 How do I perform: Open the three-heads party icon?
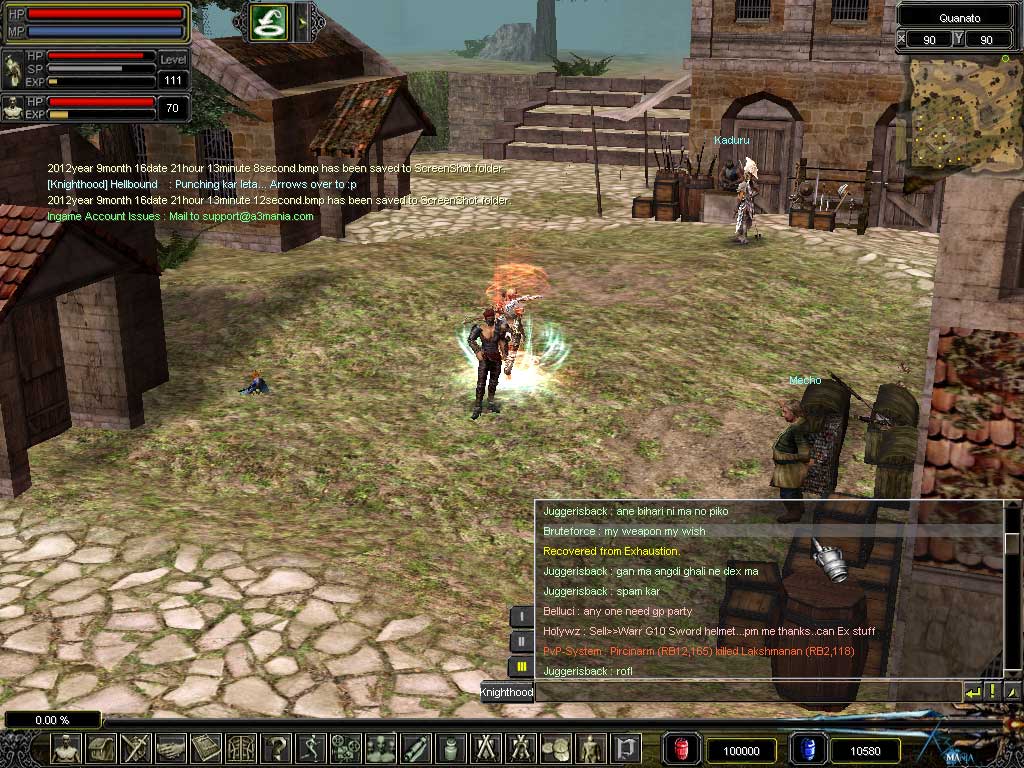(x=381, y=748)
